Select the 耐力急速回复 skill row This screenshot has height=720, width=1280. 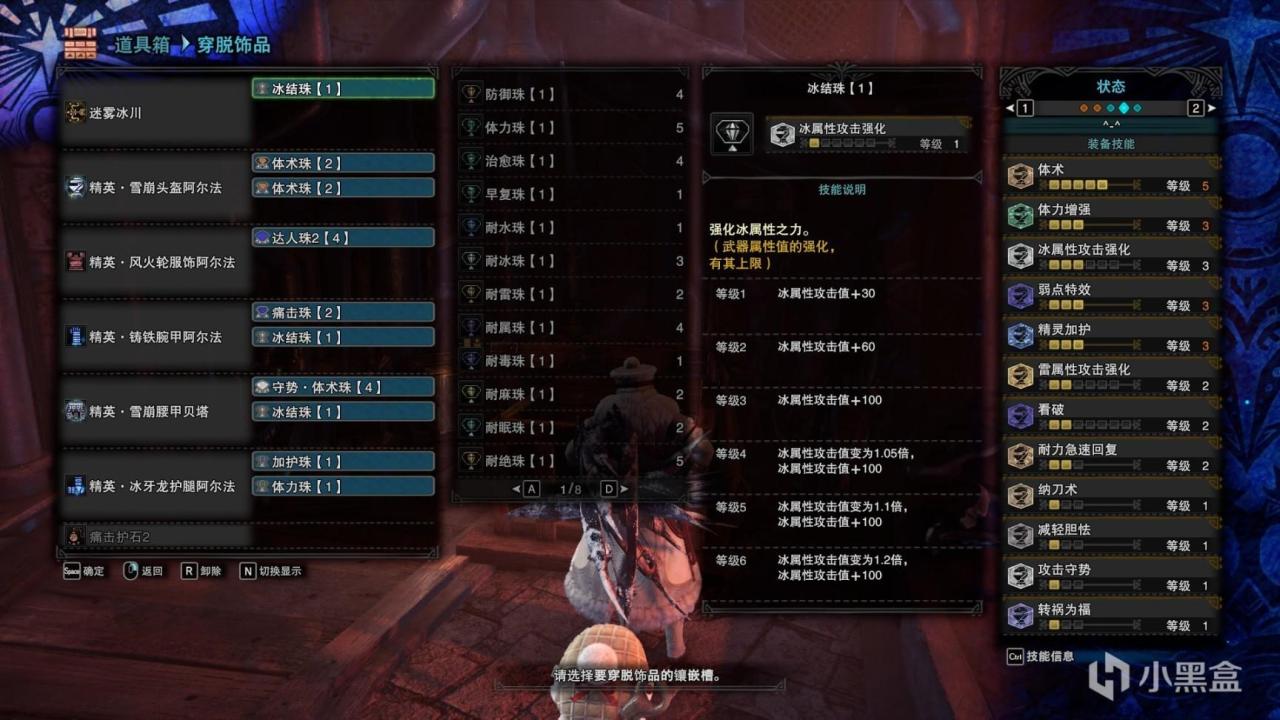pyautogui.click(x=1112, y=457)
